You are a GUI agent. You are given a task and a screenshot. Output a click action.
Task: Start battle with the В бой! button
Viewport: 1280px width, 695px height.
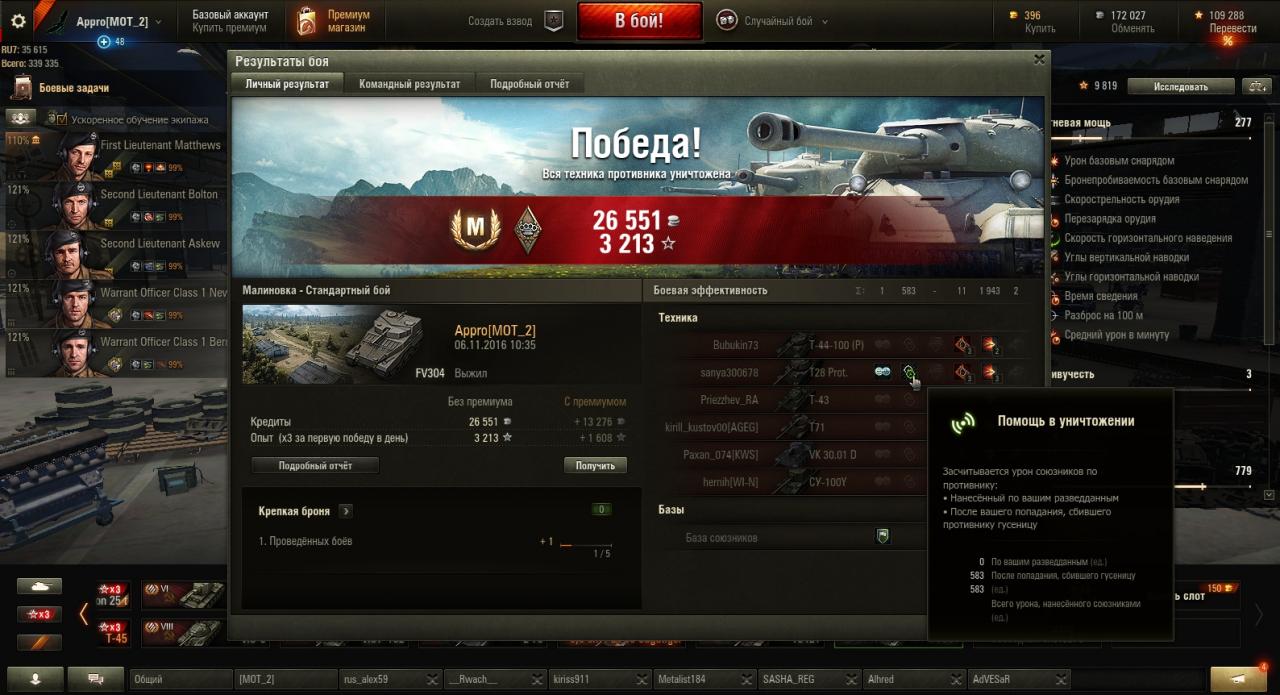638,21
